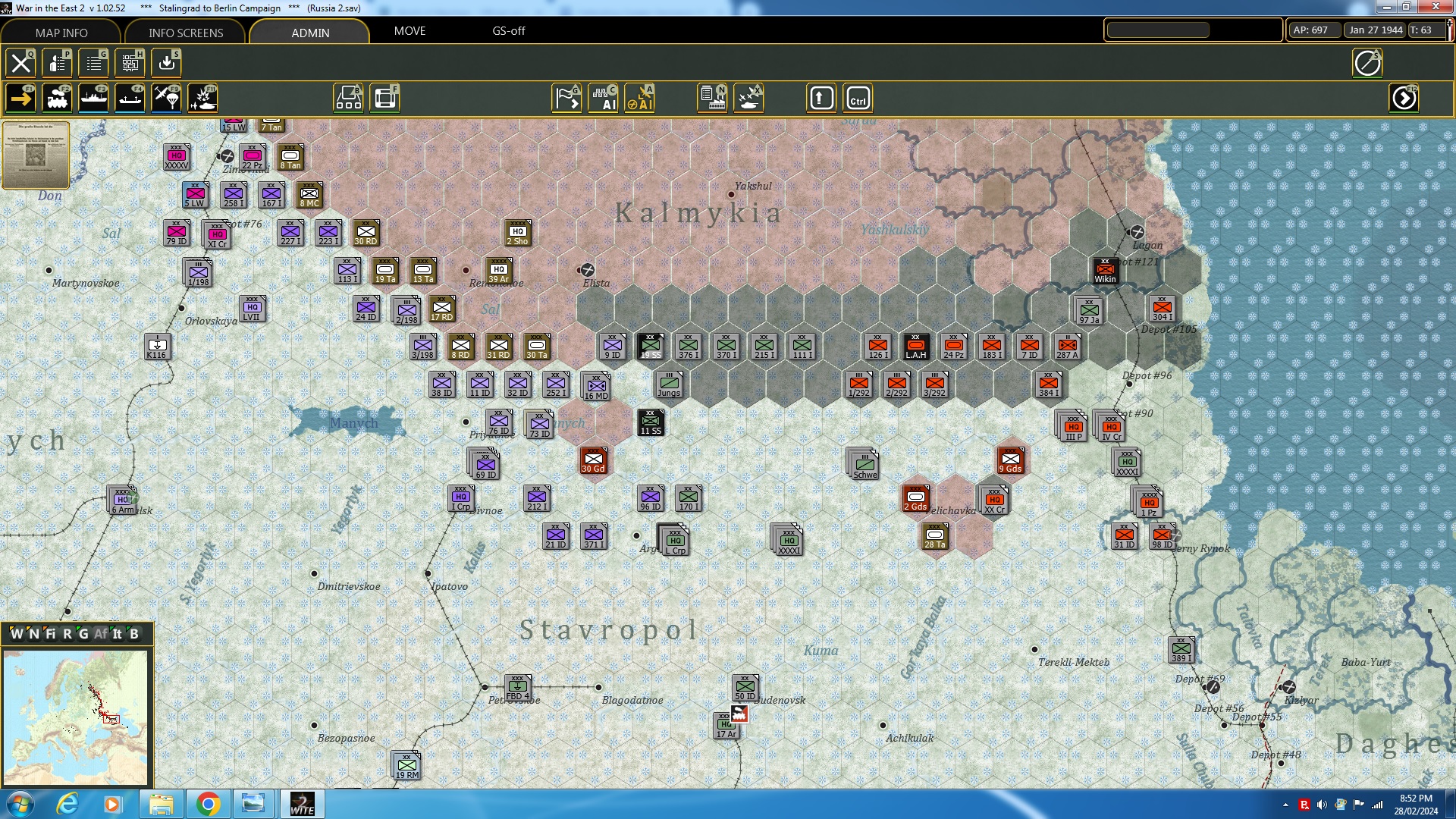
Task: Open the Commander's Report
Action: [x=93, y=63]
